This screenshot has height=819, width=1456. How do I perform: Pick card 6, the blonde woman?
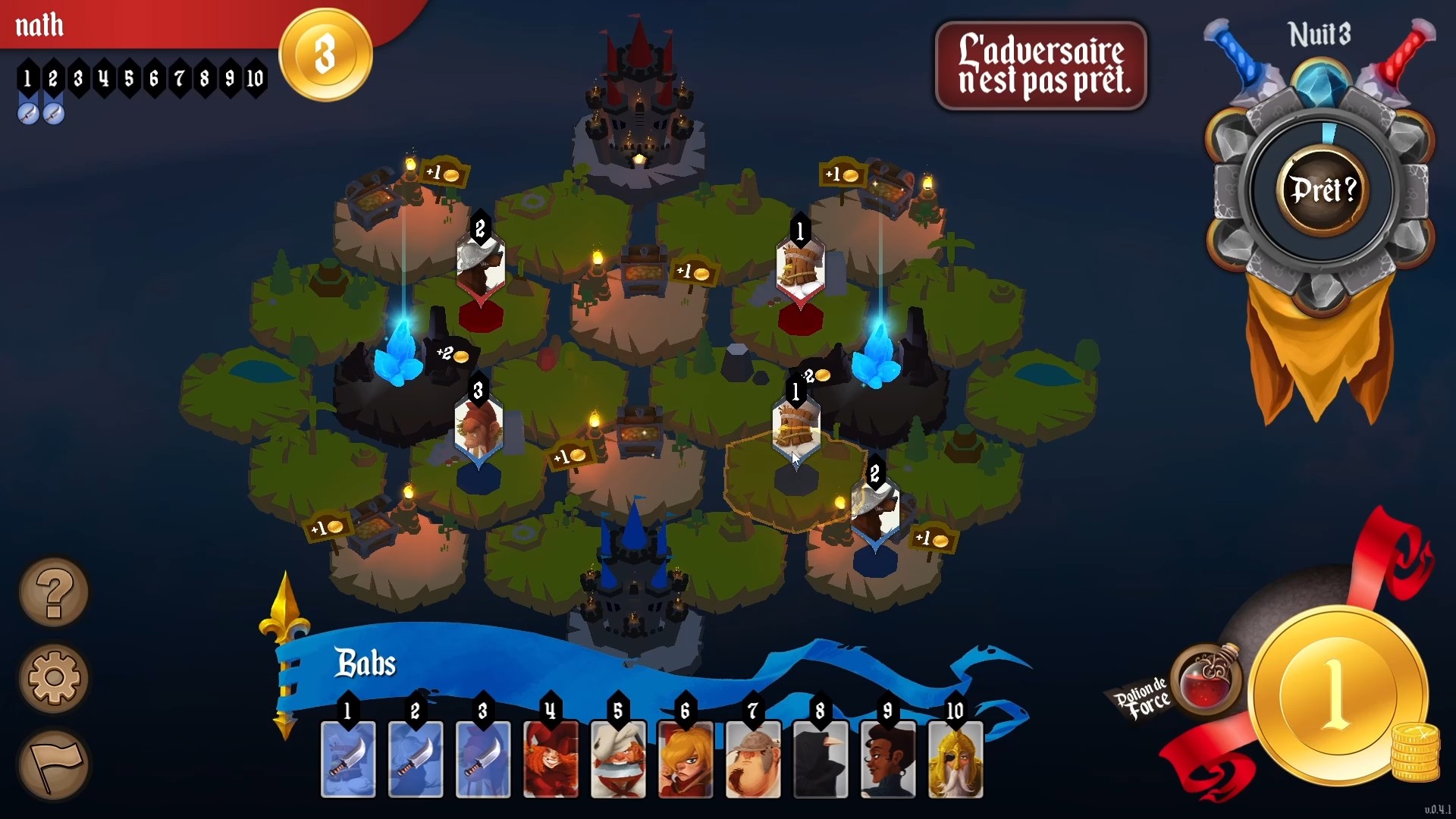coord(686,759)
